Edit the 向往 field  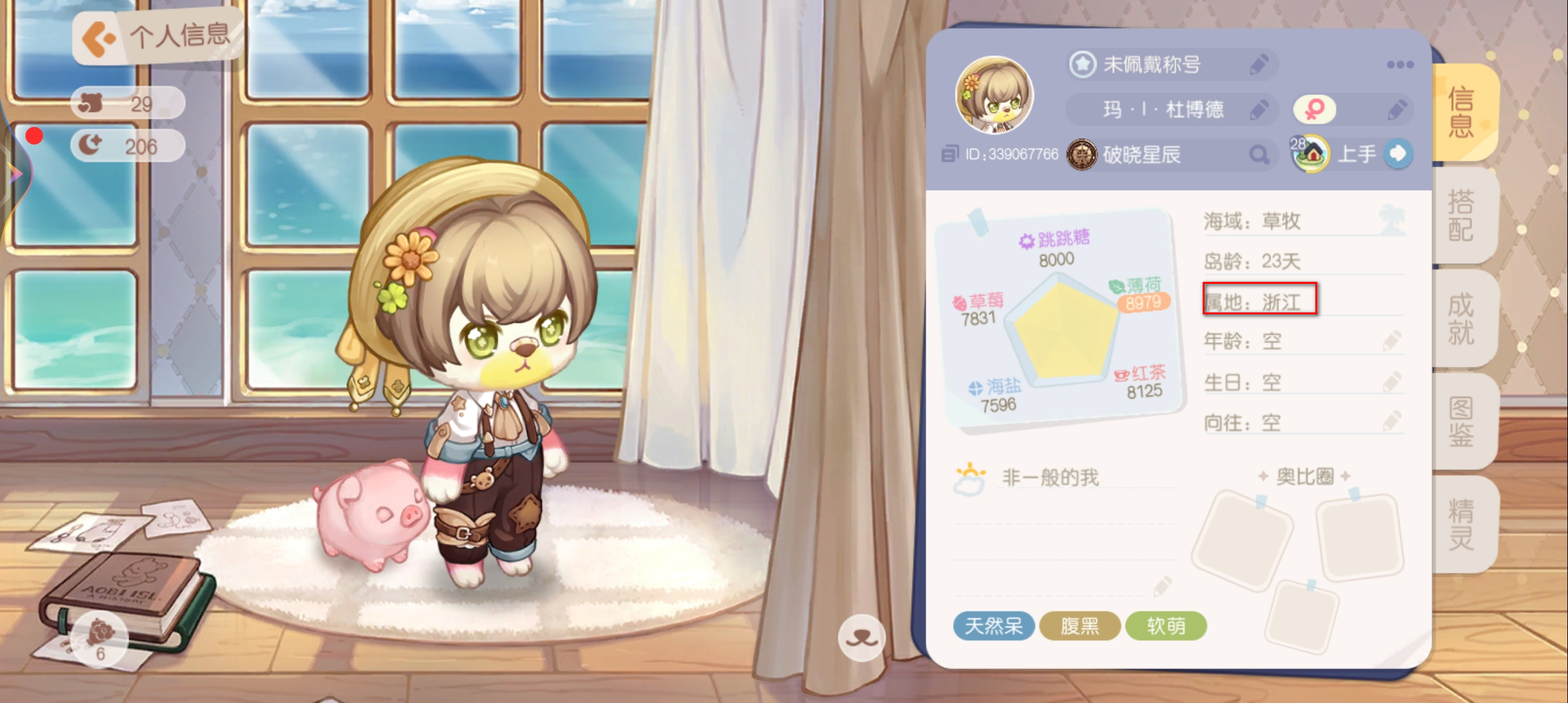click(x=1391, y=422)
